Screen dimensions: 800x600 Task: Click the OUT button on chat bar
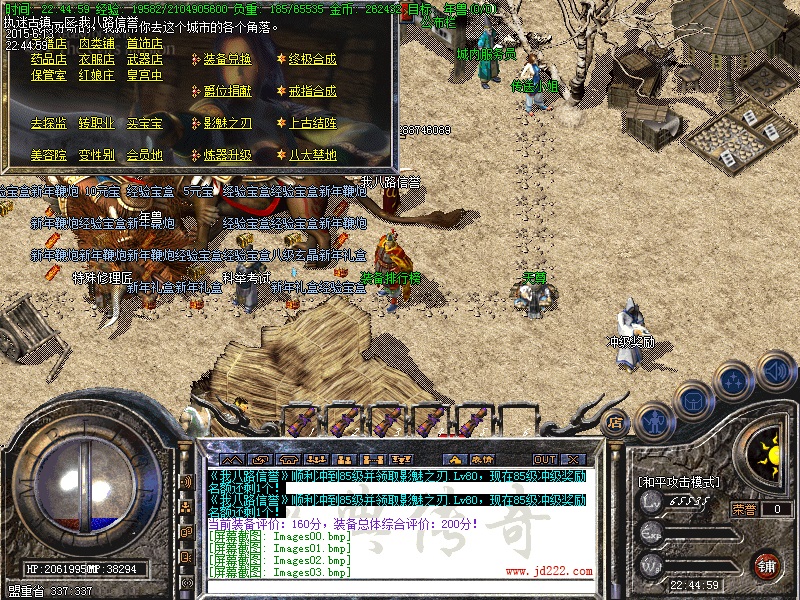544,459
